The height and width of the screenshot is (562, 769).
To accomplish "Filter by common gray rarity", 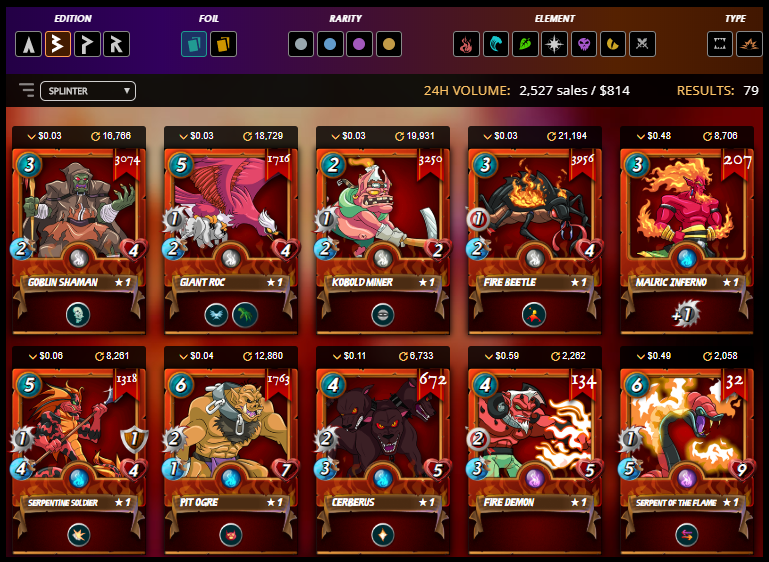I will [x=302, y=44].
